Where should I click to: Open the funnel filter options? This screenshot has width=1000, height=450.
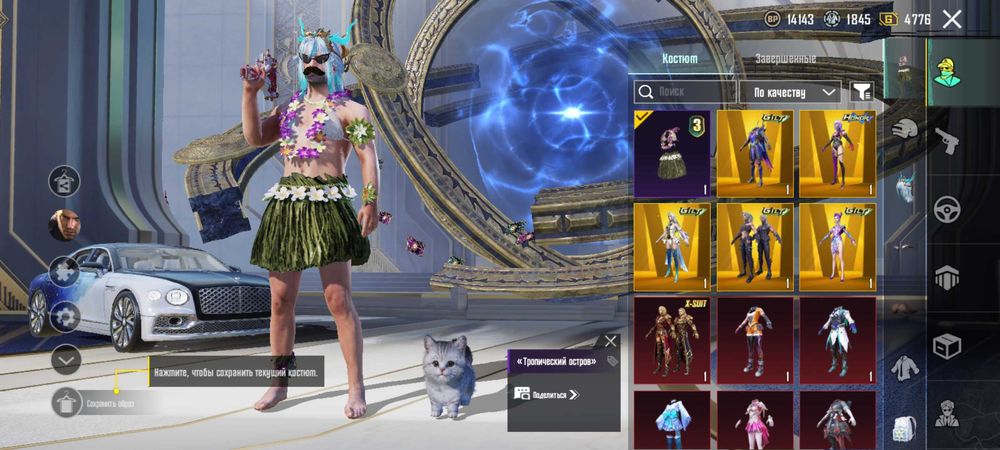pos(861,92)
